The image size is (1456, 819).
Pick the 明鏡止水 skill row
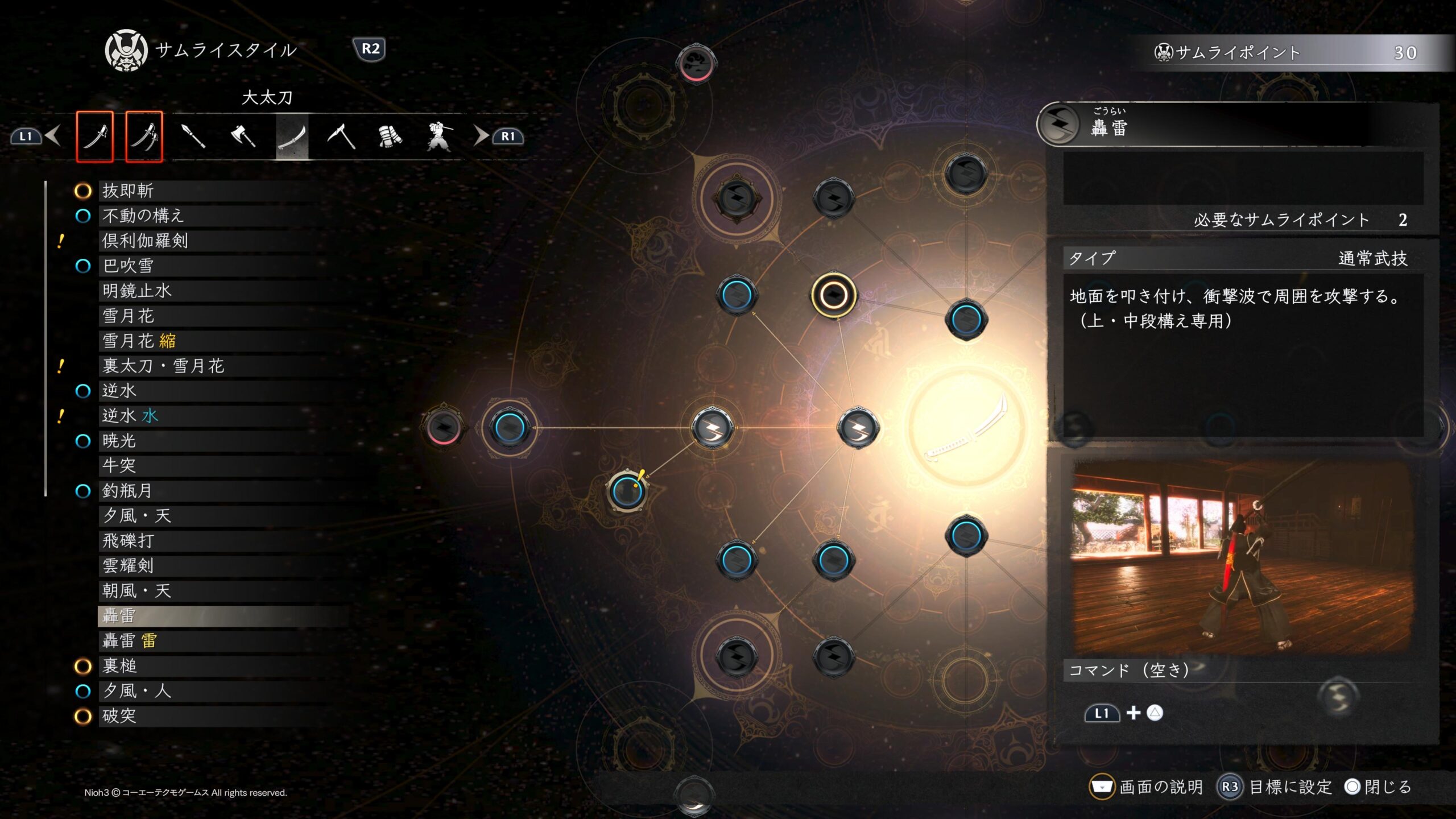tap(137, 291)
